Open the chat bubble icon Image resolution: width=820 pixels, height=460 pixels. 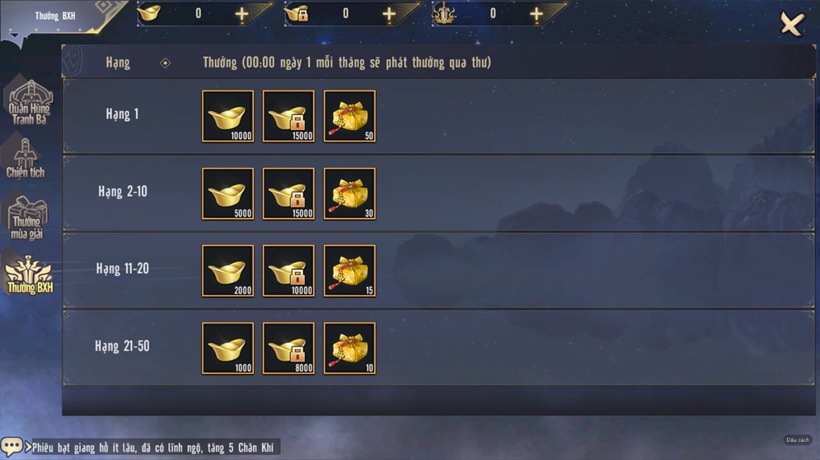click(12, 446)
